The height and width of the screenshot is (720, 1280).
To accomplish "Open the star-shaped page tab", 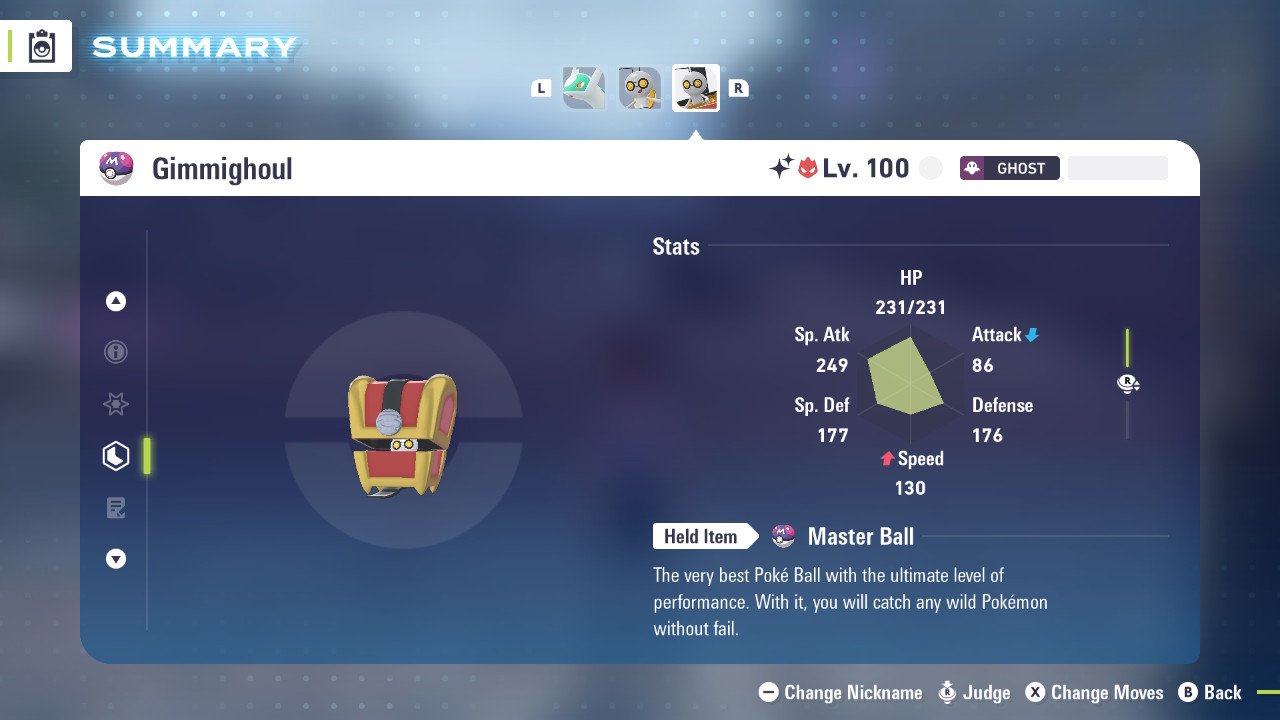I will coord(116,404).
